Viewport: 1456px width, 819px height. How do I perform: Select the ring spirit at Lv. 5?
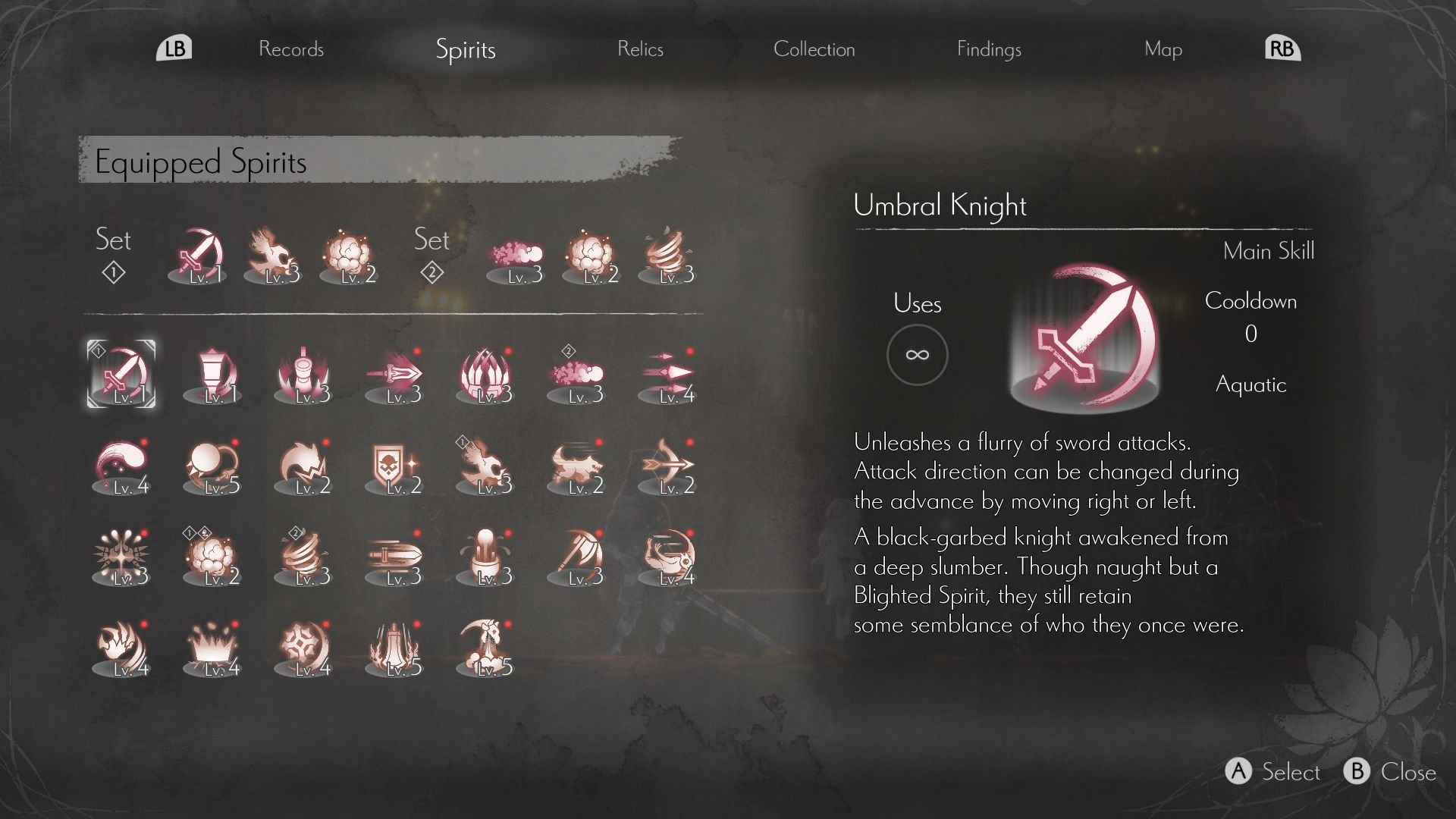[x=212, y=464]
